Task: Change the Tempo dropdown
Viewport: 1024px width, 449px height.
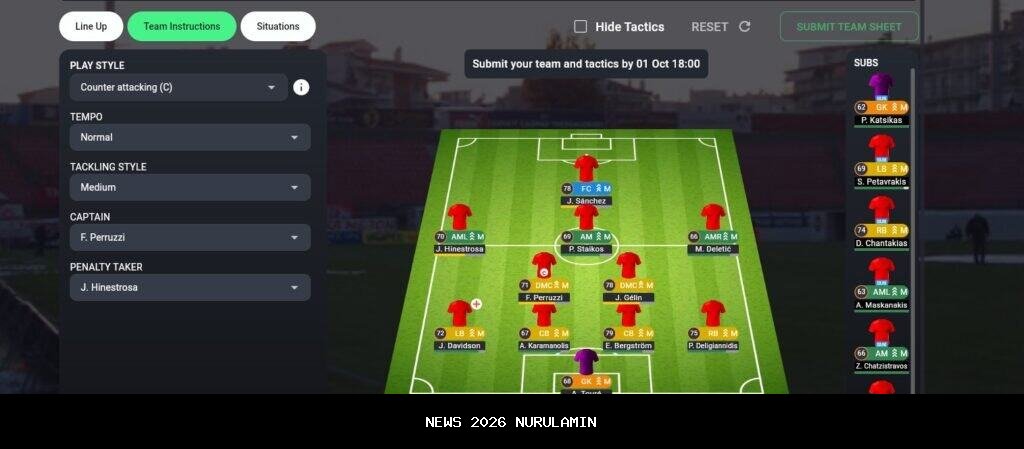Action: [190, 137]
